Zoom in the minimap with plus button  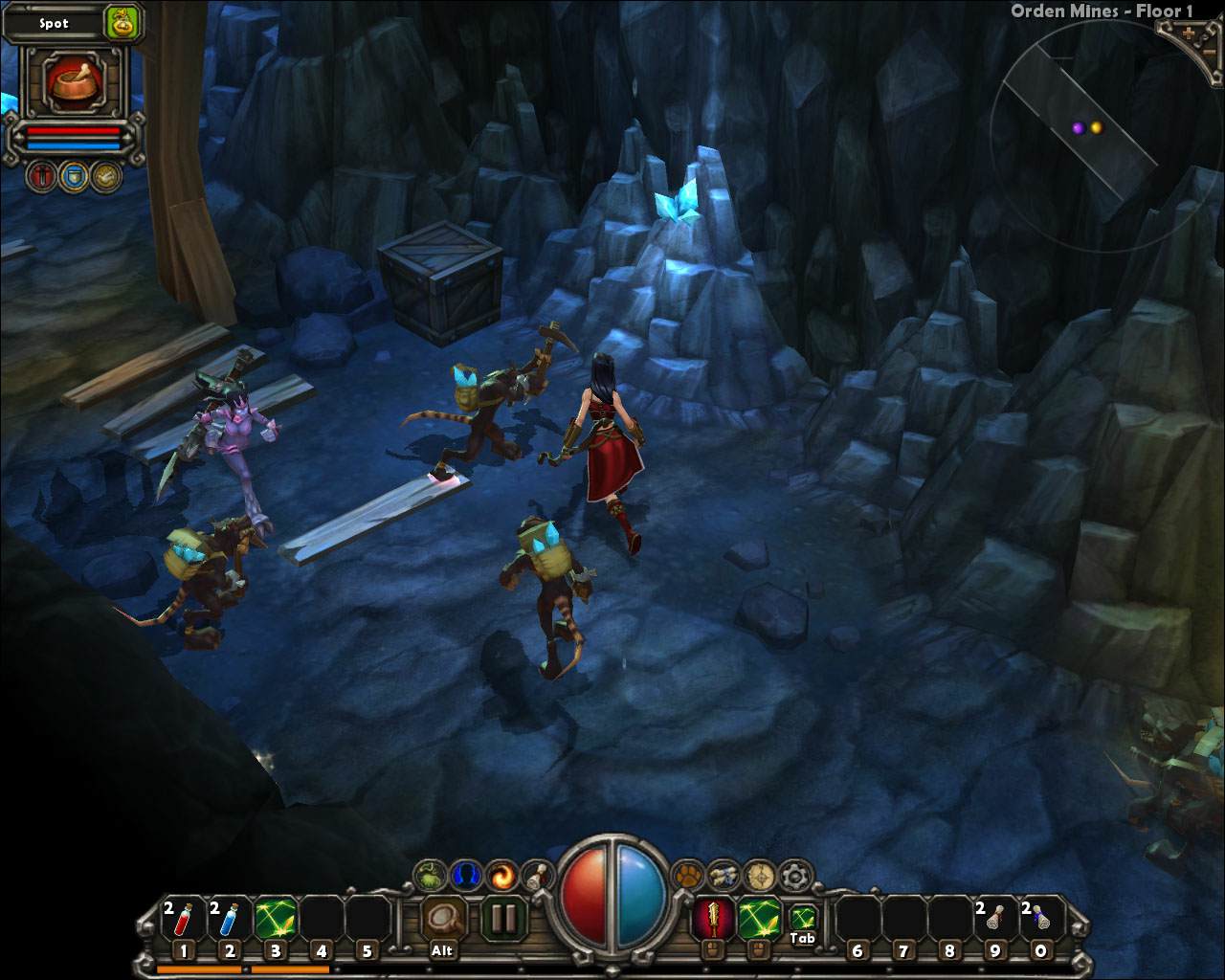click(x=1190, y=33)
